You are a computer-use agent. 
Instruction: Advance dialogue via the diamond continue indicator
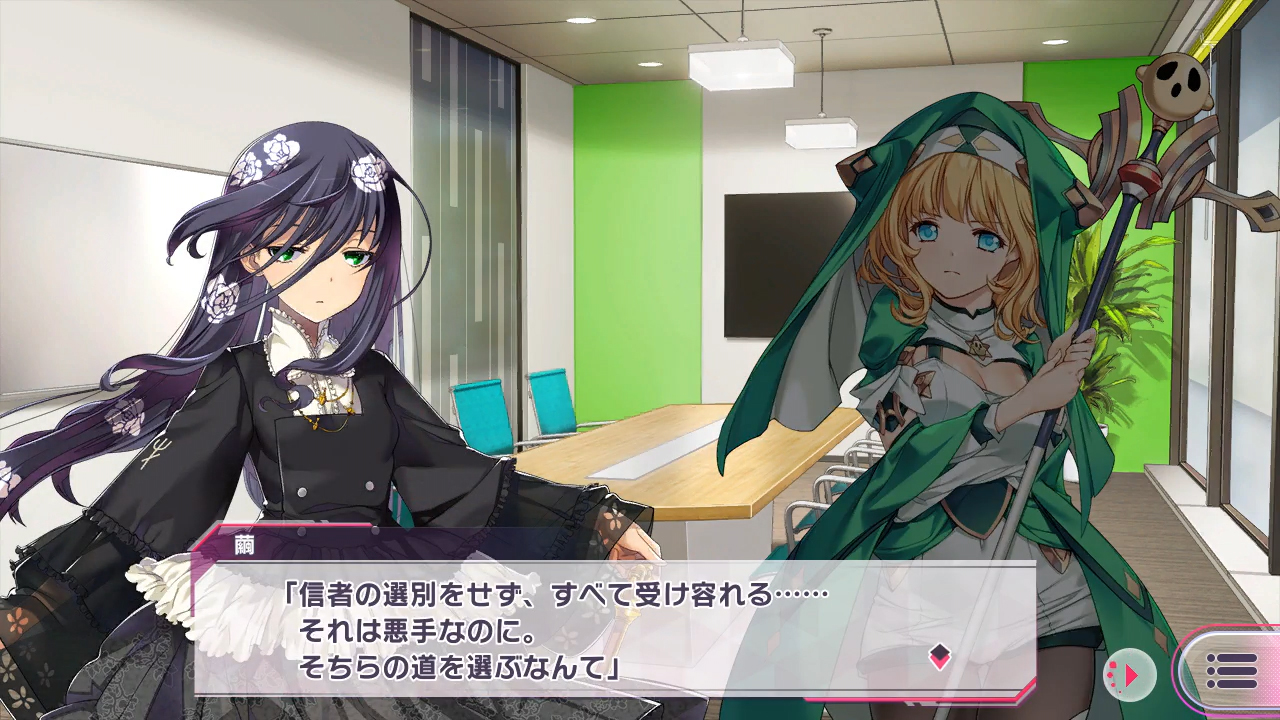tap(939, 656)
